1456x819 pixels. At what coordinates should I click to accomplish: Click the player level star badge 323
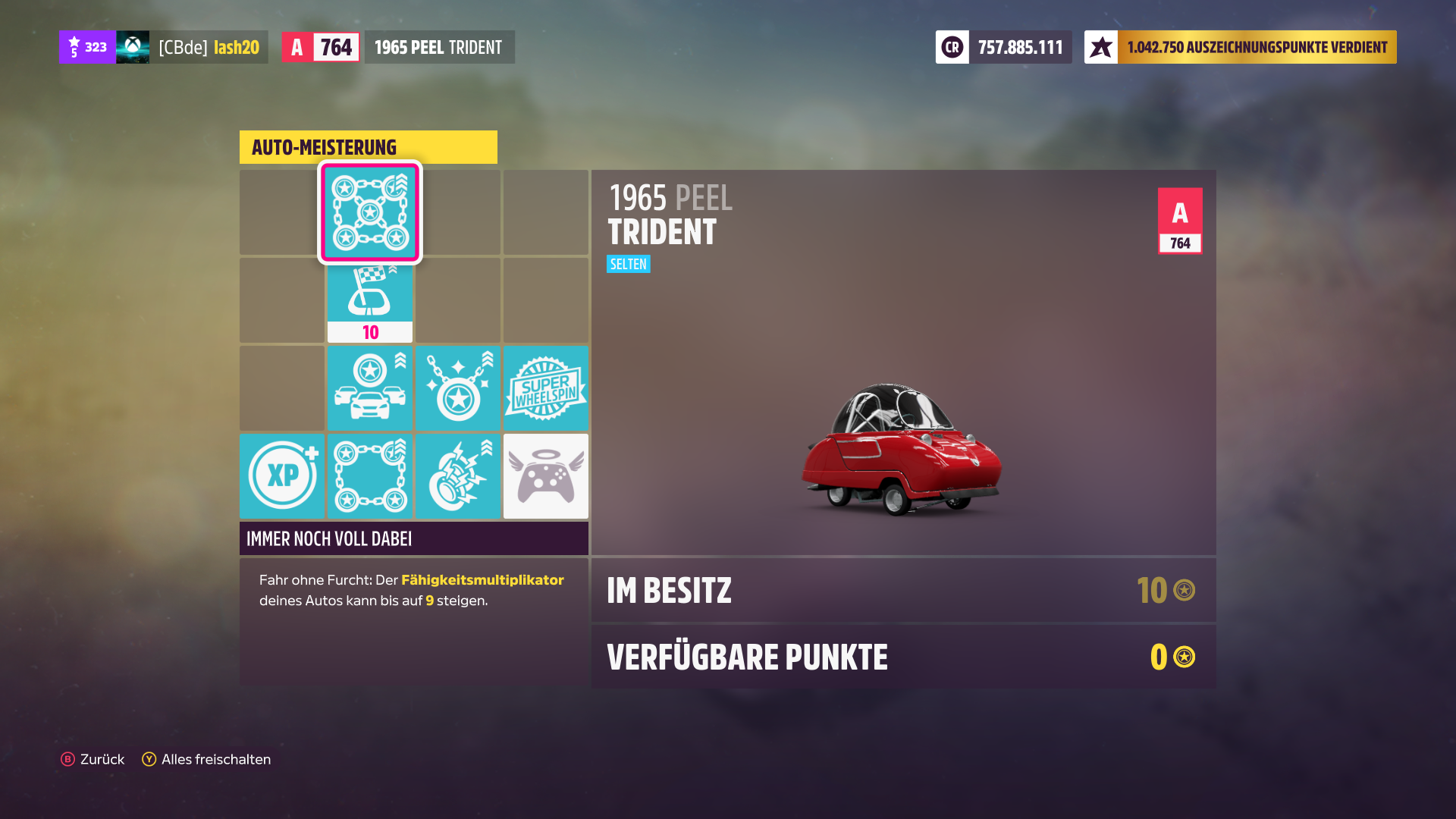(86, 46)
